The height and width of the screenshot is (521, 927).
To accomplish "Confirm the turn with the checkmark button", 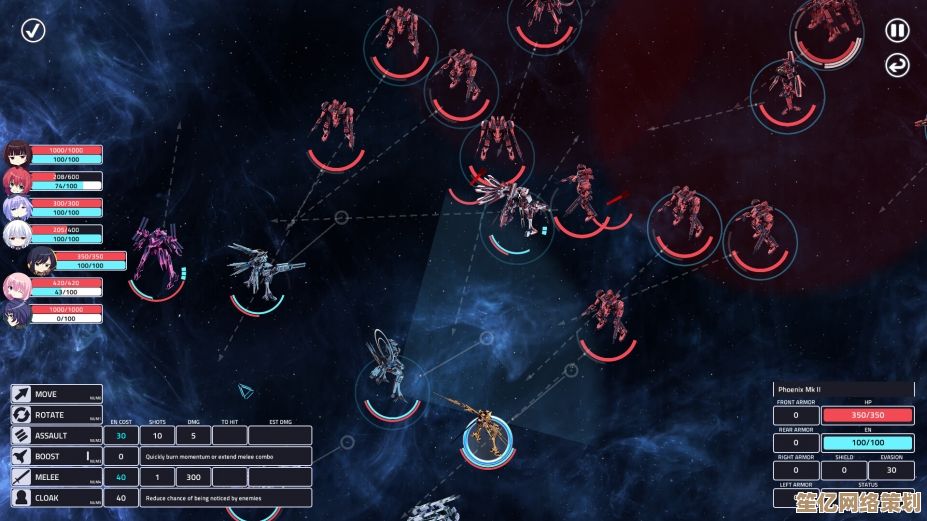I will [x=34, y=30].
